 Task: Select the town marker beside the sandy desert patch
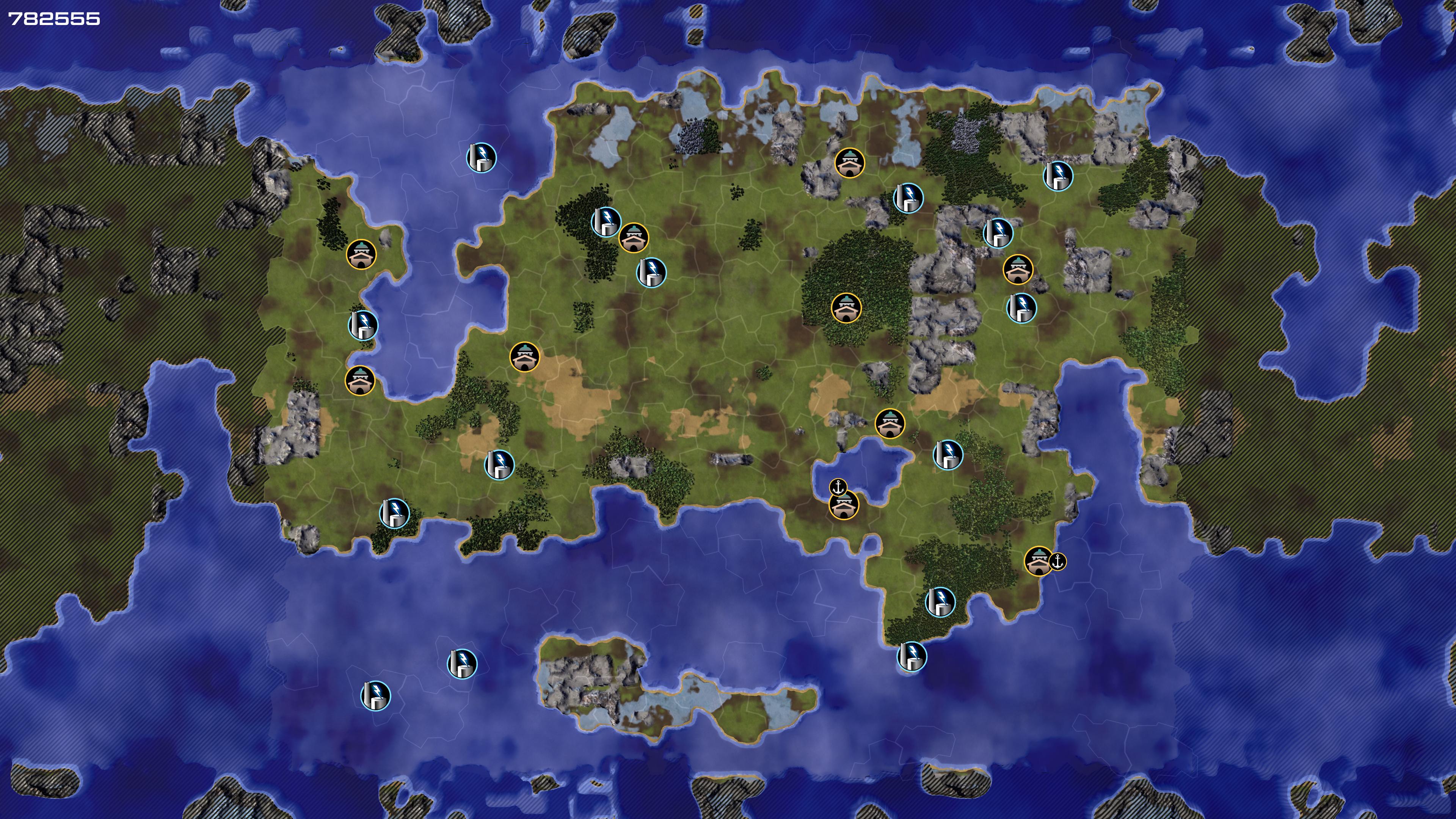[x=524, y=357]
